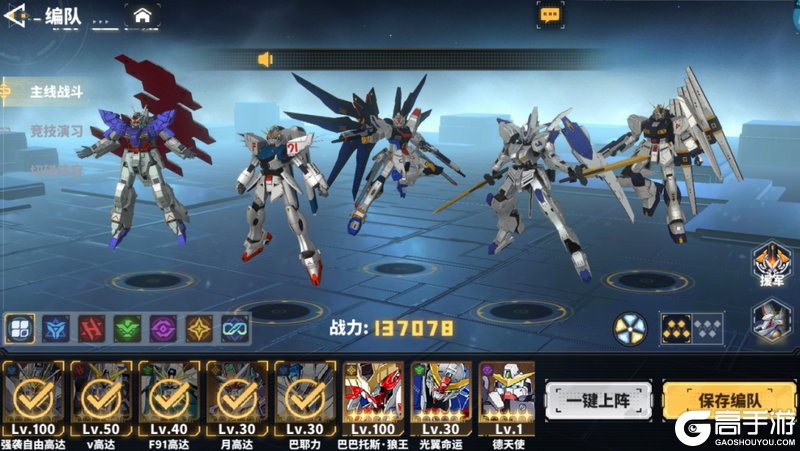Return to the home screen
The width and height of the screenshot is (800, 451).
(x=143, y=16)
